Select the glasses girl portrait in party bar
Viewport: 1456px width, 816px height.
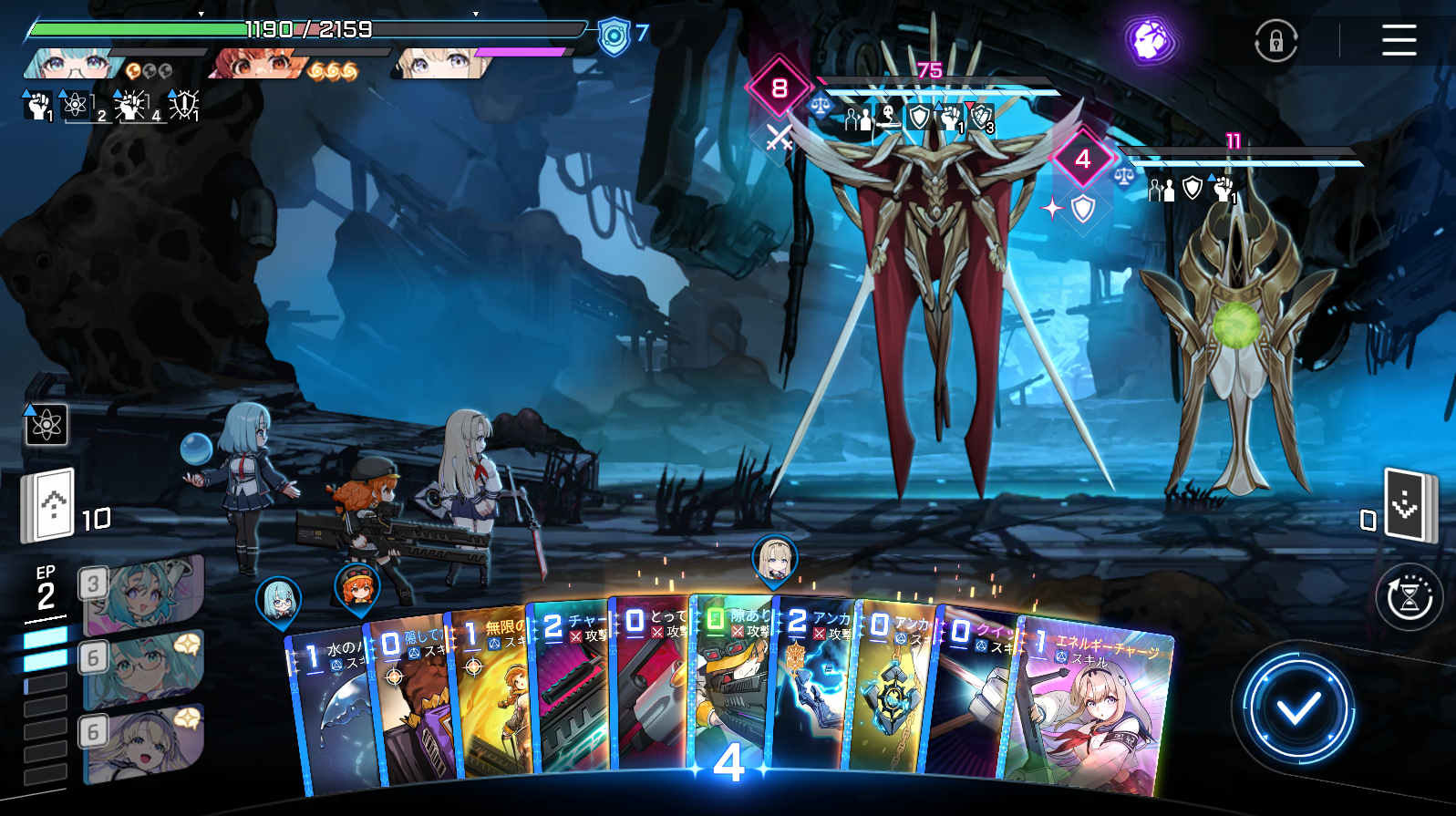(x=71, y=64)
